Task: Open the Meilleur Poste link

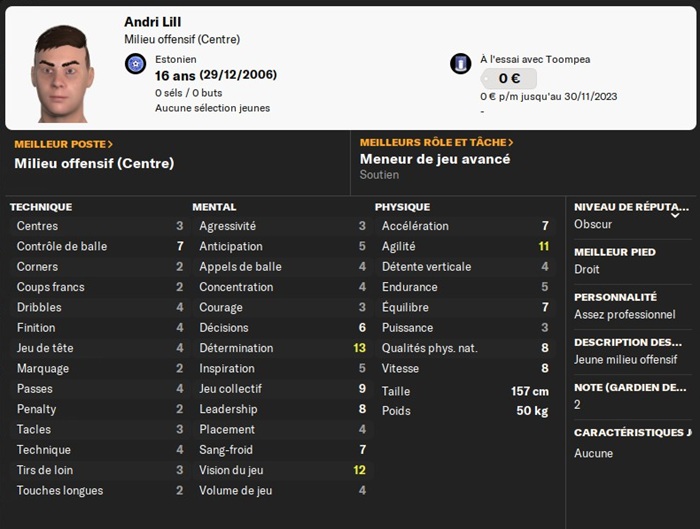Action: pyautogui.click(x=63, y=144)
